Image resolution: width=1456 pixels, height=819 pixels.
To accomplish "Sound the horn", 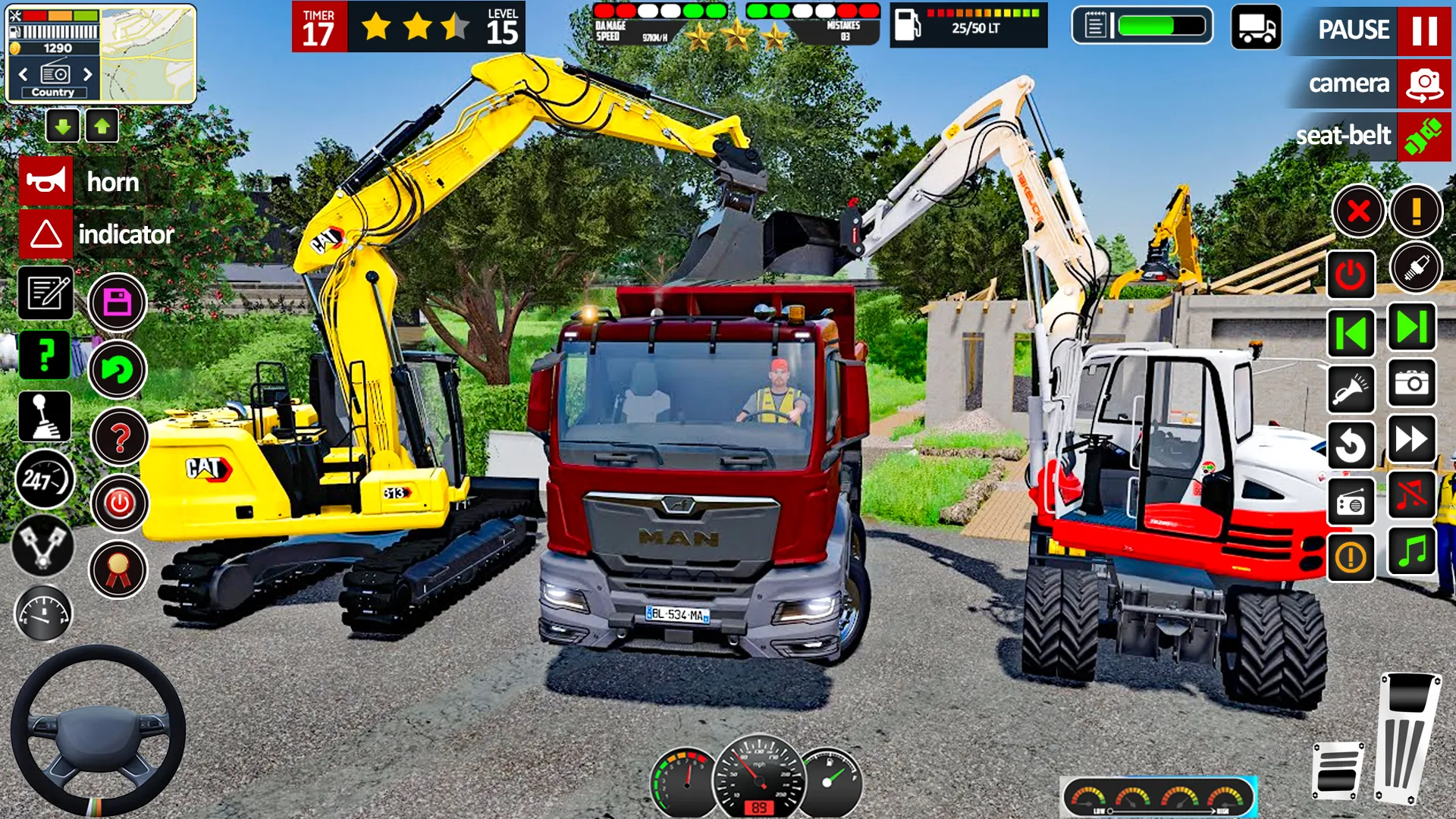I will coord(44,180).
